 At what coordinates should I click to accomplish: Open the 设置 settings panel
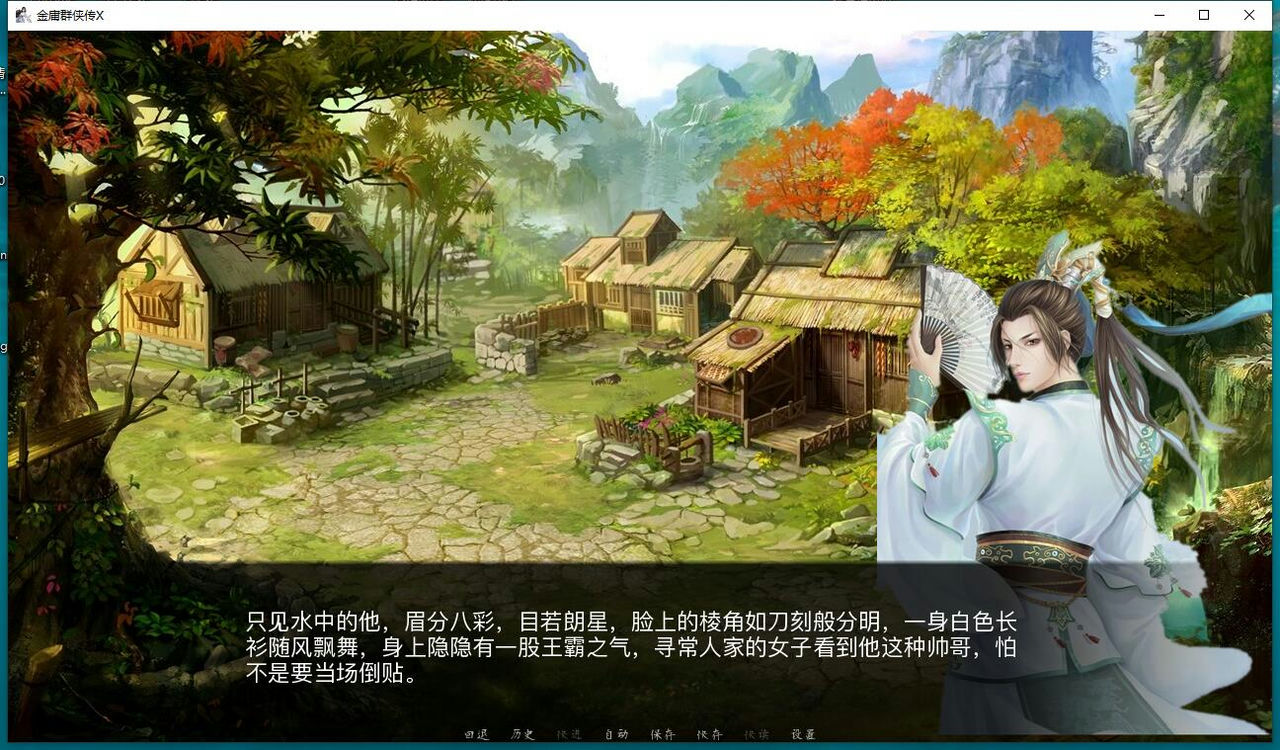point(803,734)
